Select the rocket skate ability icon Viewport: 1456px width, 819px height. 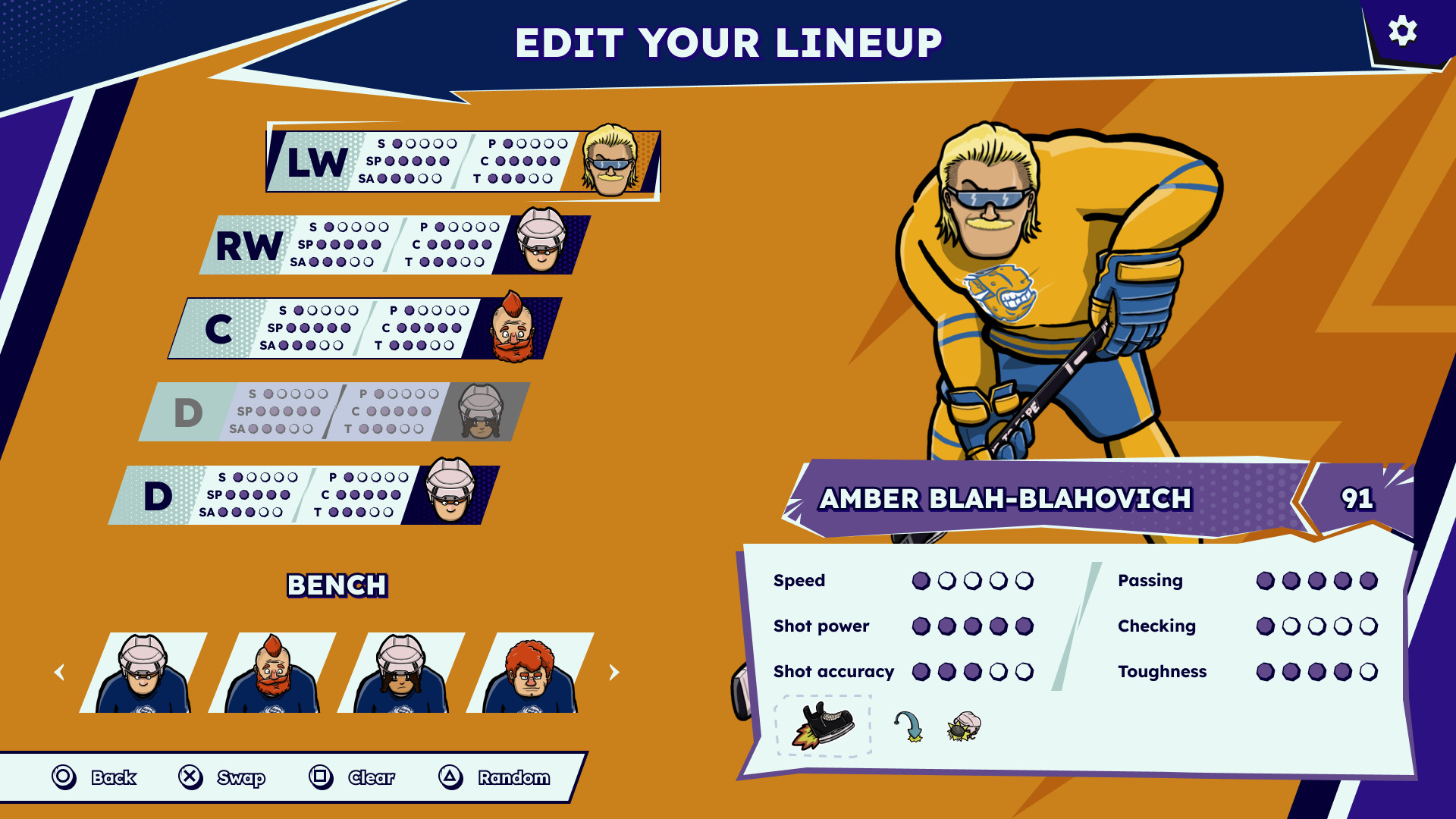tap(823, 726)
